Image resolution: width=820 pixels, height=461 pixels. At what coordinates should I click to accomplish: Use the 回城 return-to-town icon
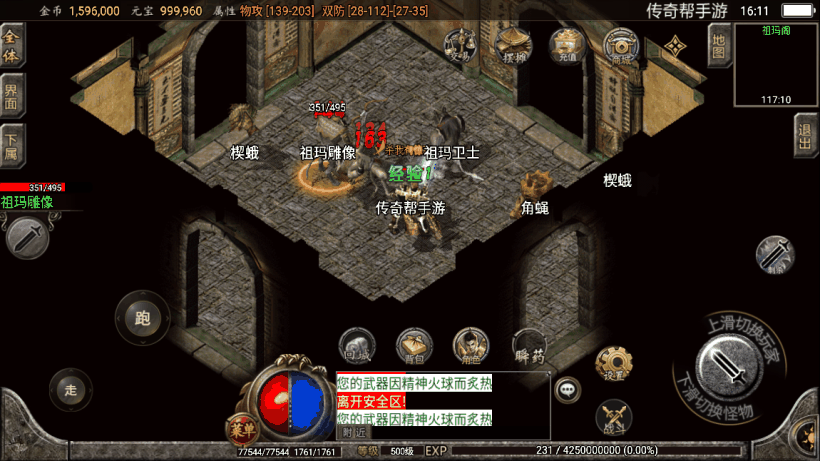tap(357, 345)
